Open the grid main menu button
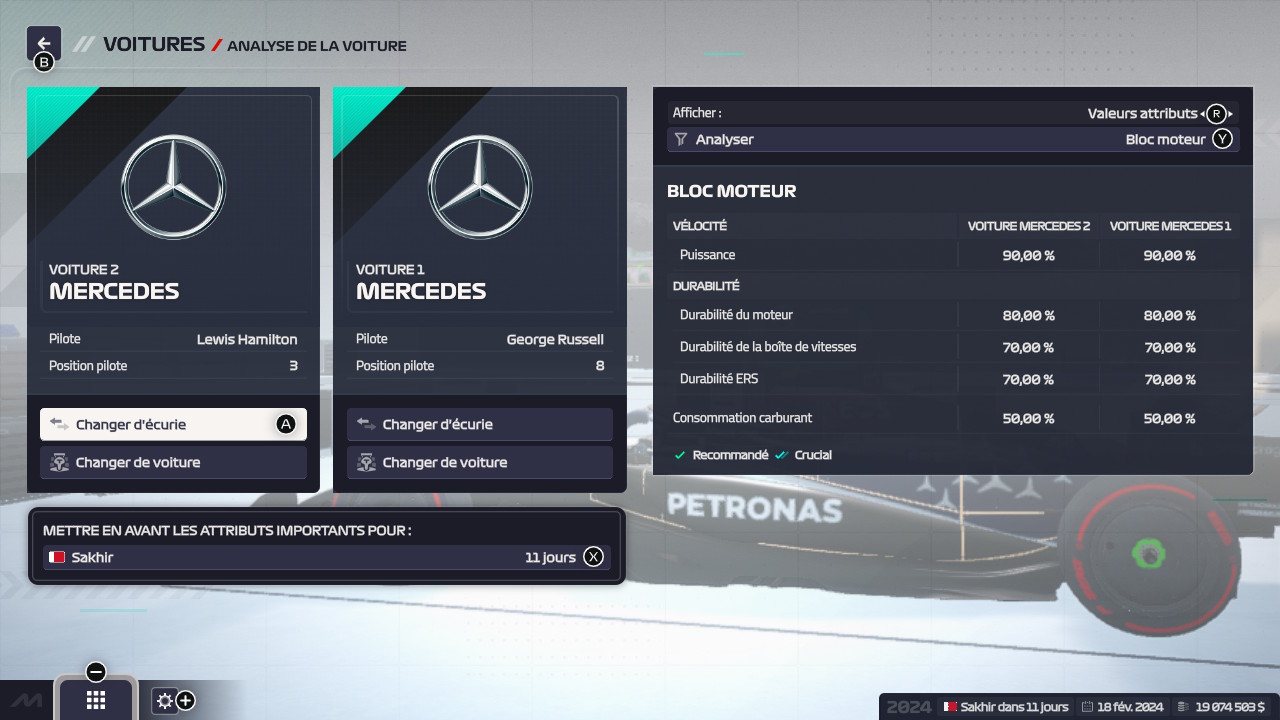 pyautogui.click(x=96, y=700)
